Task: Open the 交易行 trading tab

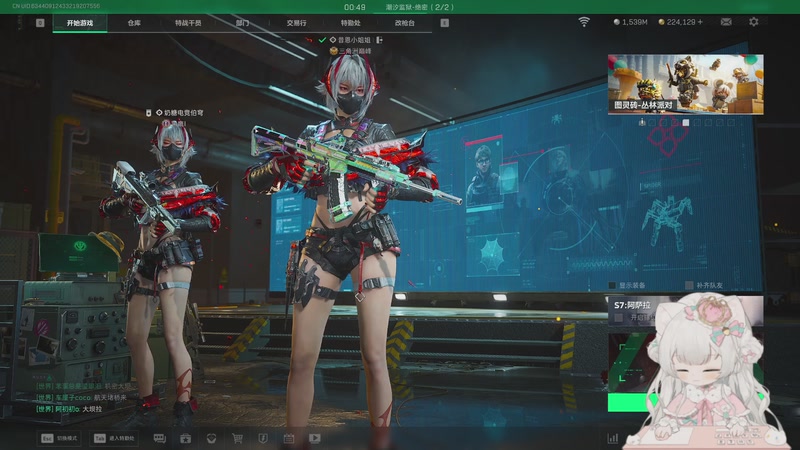Action: pyautogui.click(x=296, y=22)
